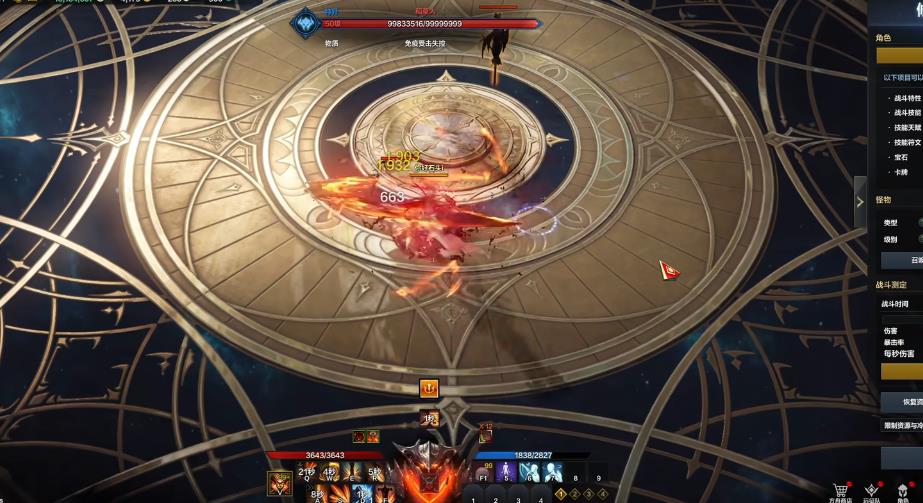The height and width of the screenshot is (503, 923).
Task: Collapse the side panel with the arrow tab
Action: coord(860,202)
